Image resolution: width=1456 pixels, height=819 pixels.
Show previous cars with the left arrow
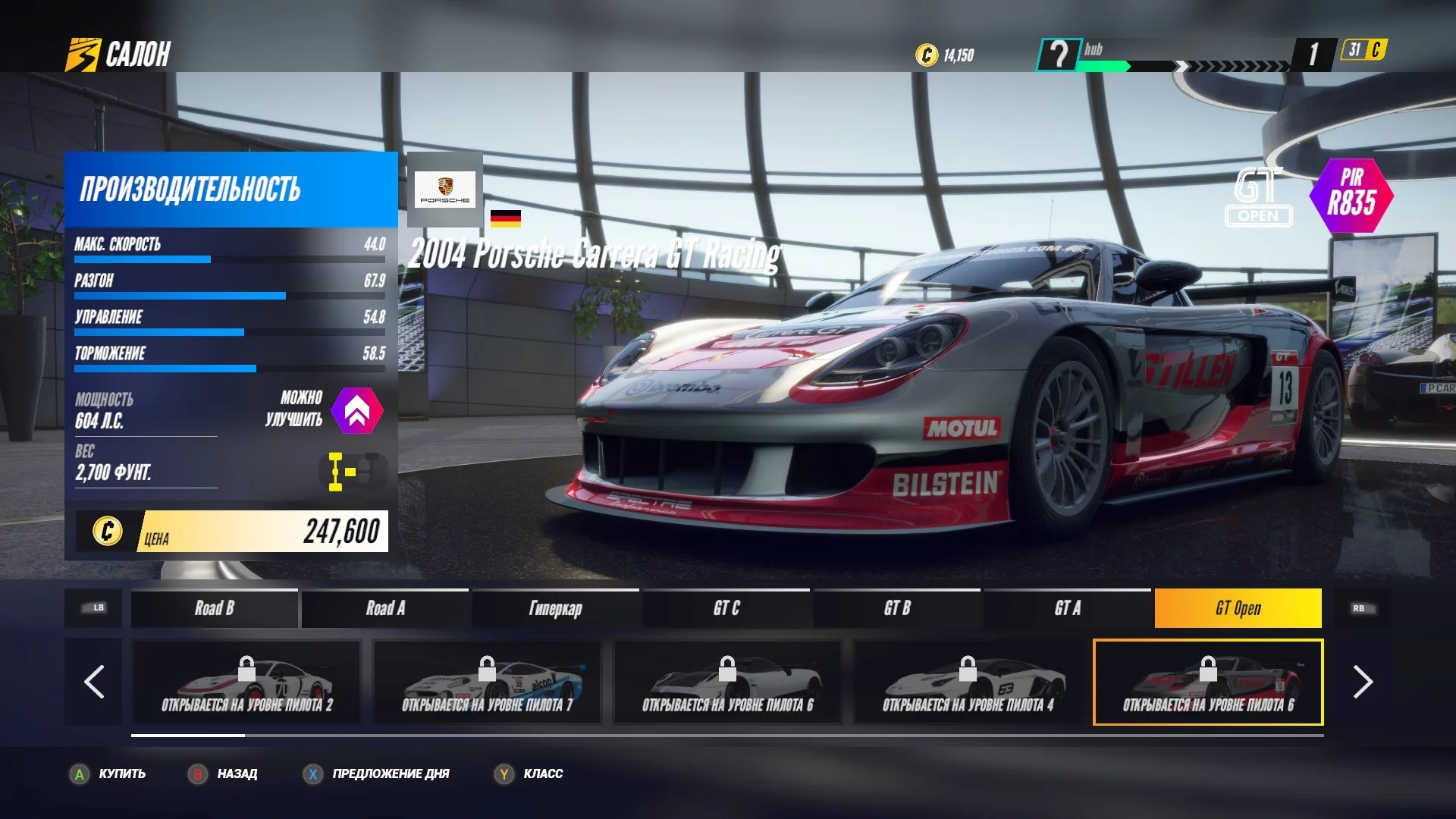pyautogui.click(x=94, y=682)
